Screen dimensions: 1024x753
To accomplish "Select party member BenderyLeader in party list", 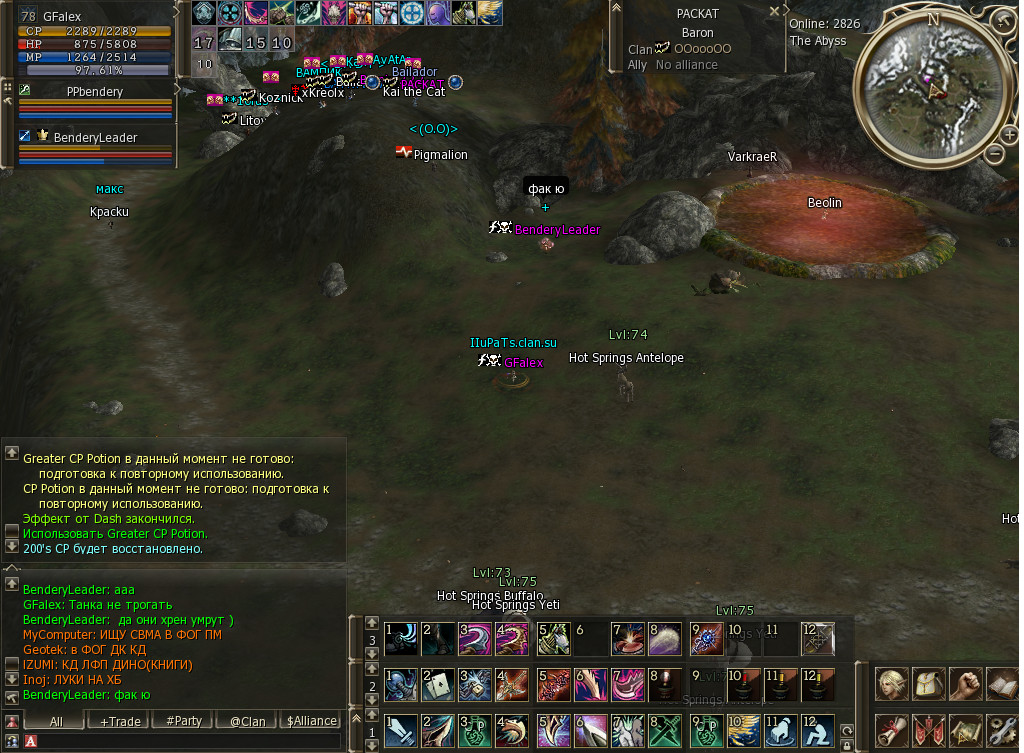I will pos(95,137).
